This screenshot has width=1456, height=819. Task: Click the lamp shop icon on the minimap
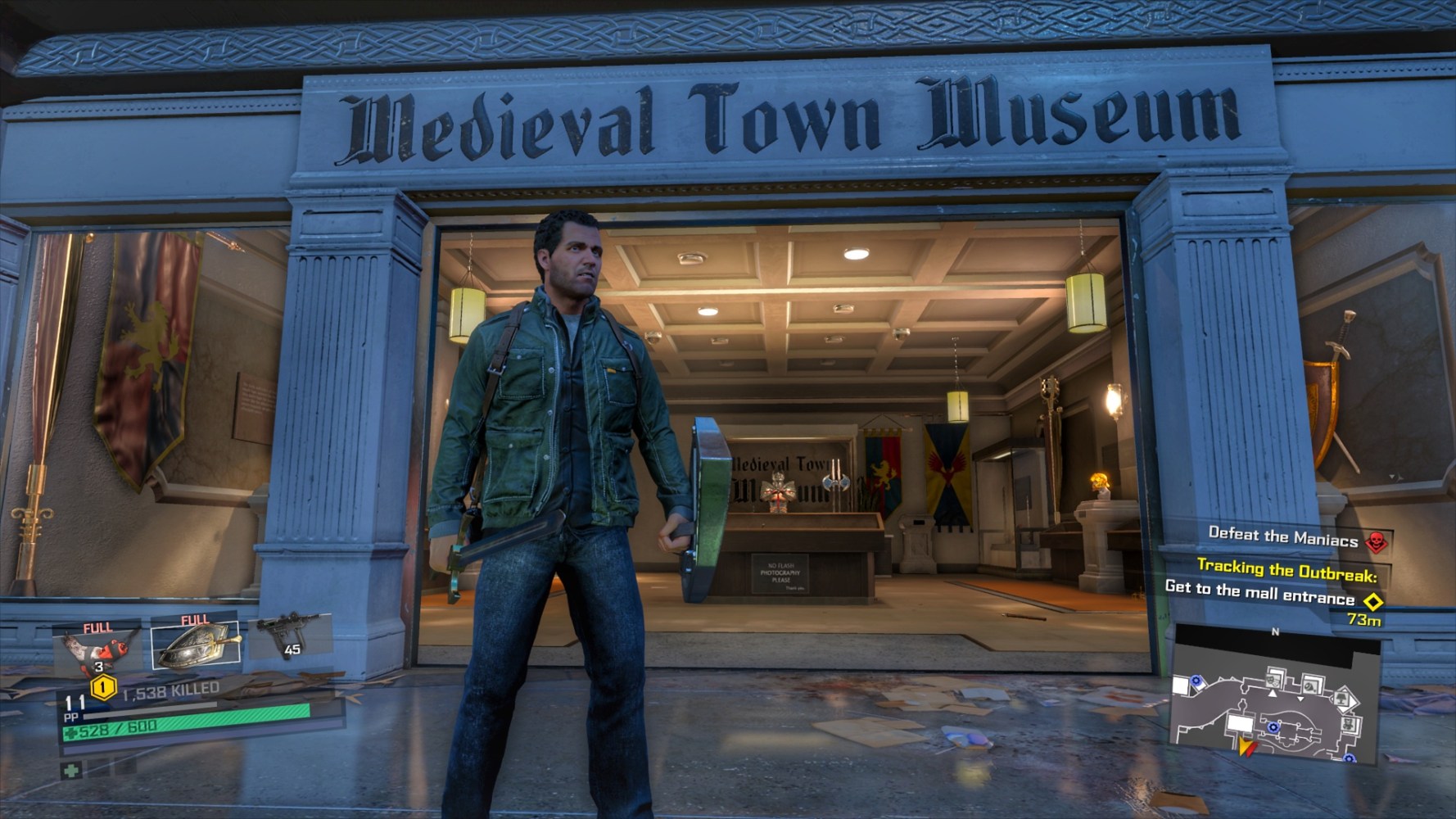pos(1343,699)
